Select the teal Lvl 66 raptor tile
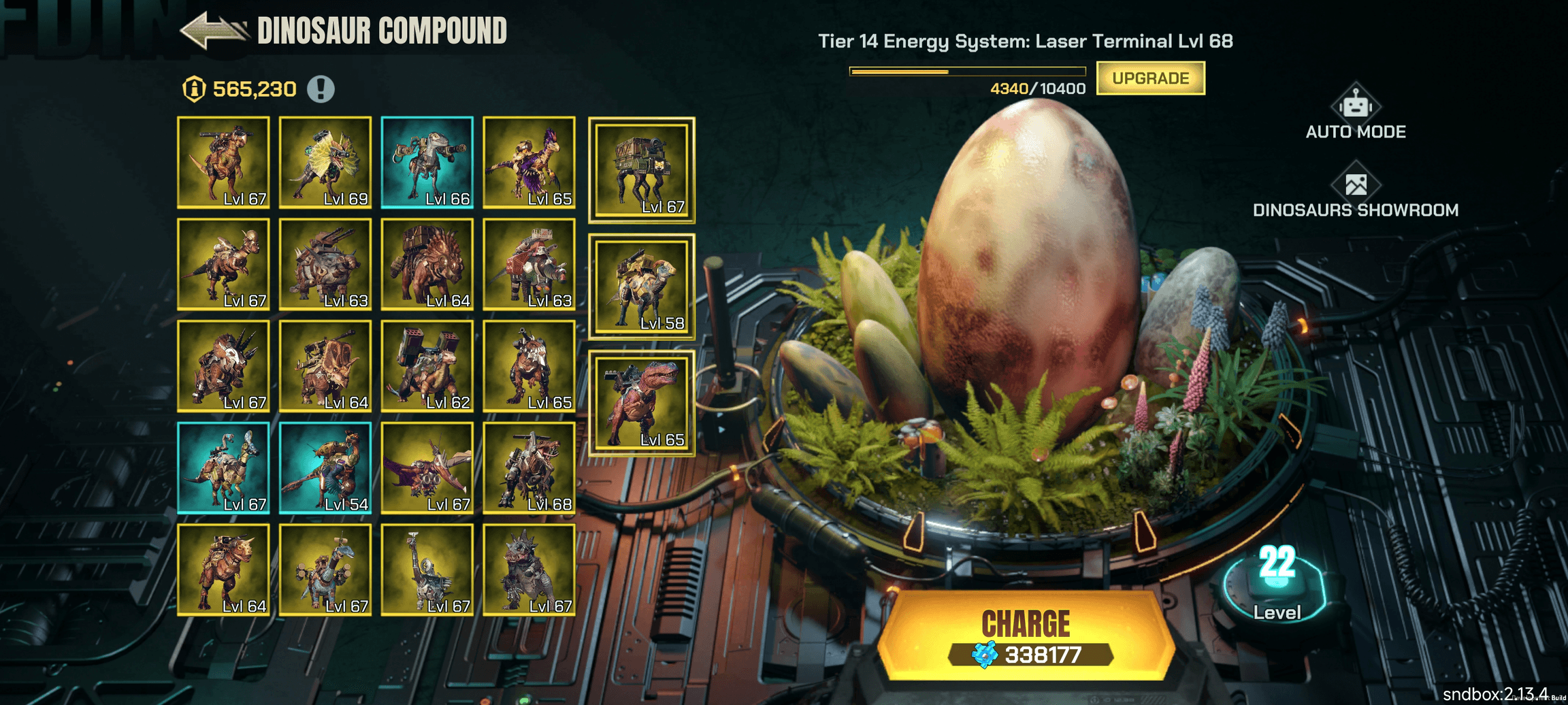 [x=427, y=162]
